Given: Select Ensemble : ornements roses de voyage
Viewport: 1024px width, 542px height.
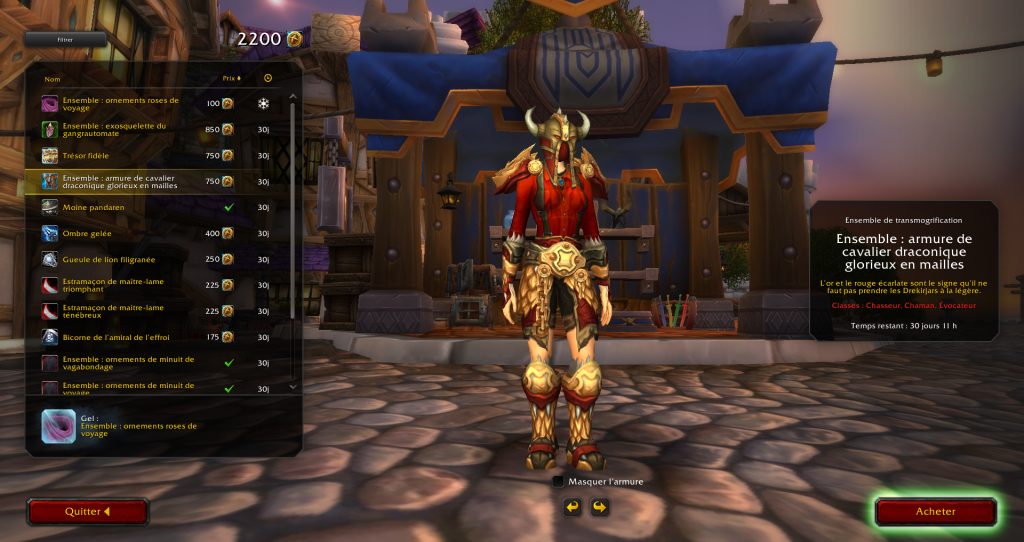Looking at the screenshot, I should pyautogui.click(x=140, y=104).
